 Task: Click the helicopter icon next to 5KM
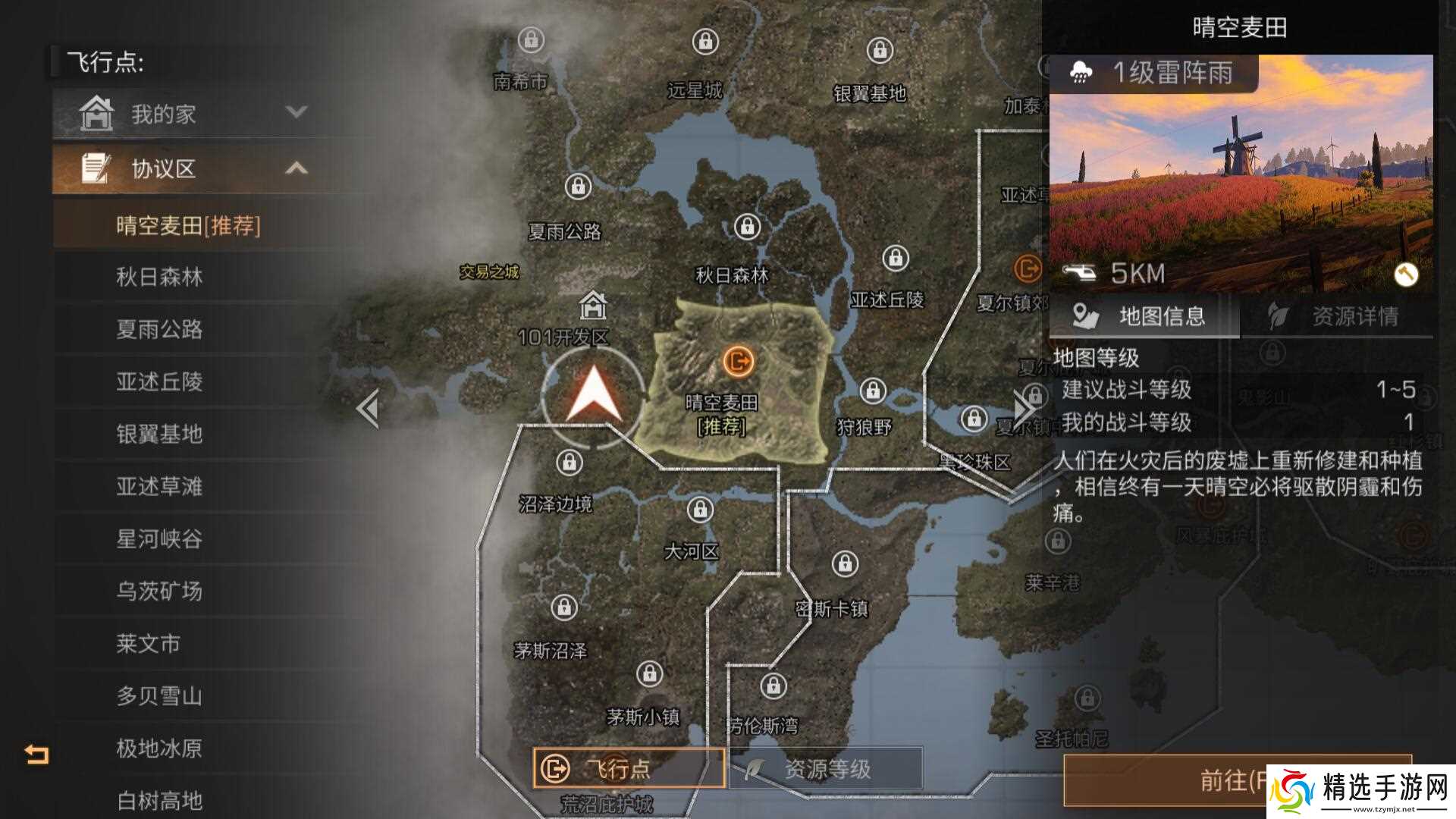pyautogui.click(x=1083, y=273)
